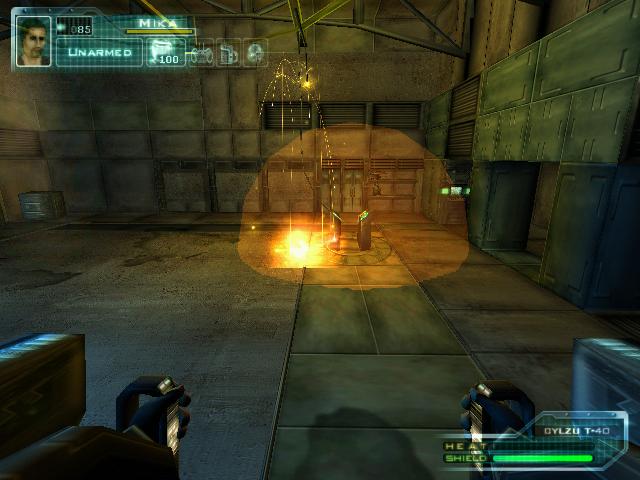640x480 pixels.
Task: Activate the round globe HUD icon
Action: pyautogui.click(x=255, y=52)
